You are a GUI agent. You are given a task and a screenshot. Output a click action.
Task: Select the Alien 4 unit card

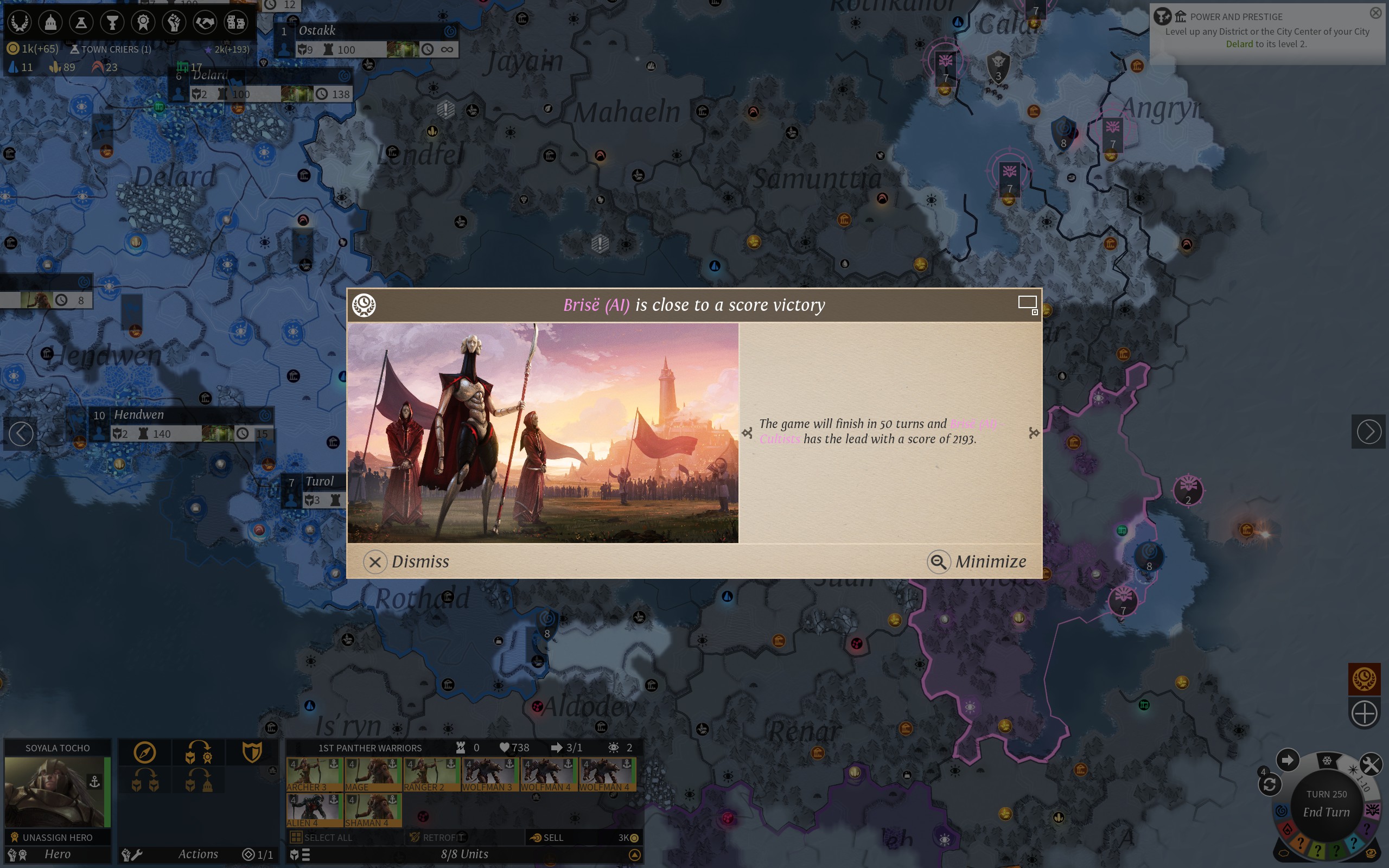[x=314, y=809]
